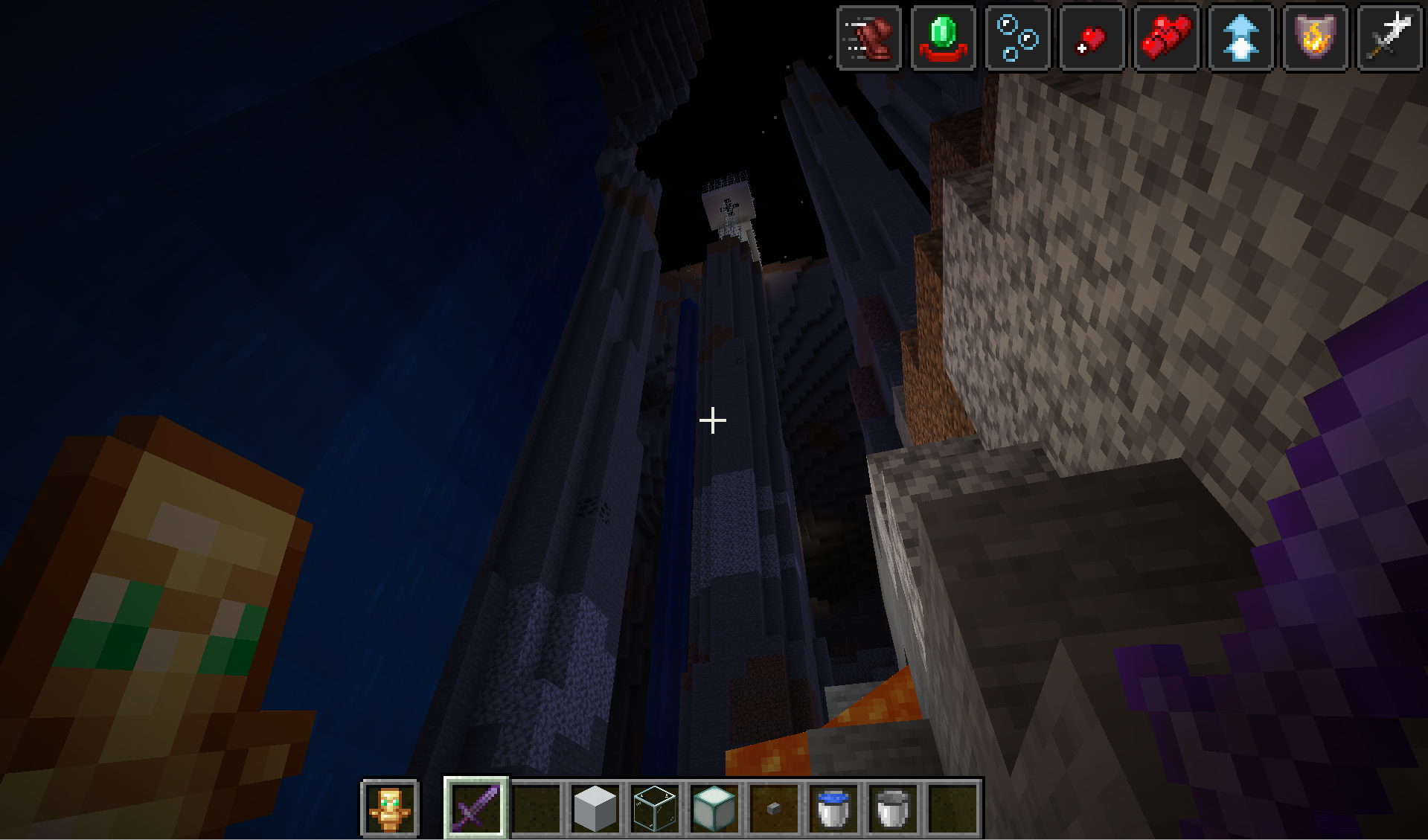Select the stone button hotbar slot

tap(774, 807)
